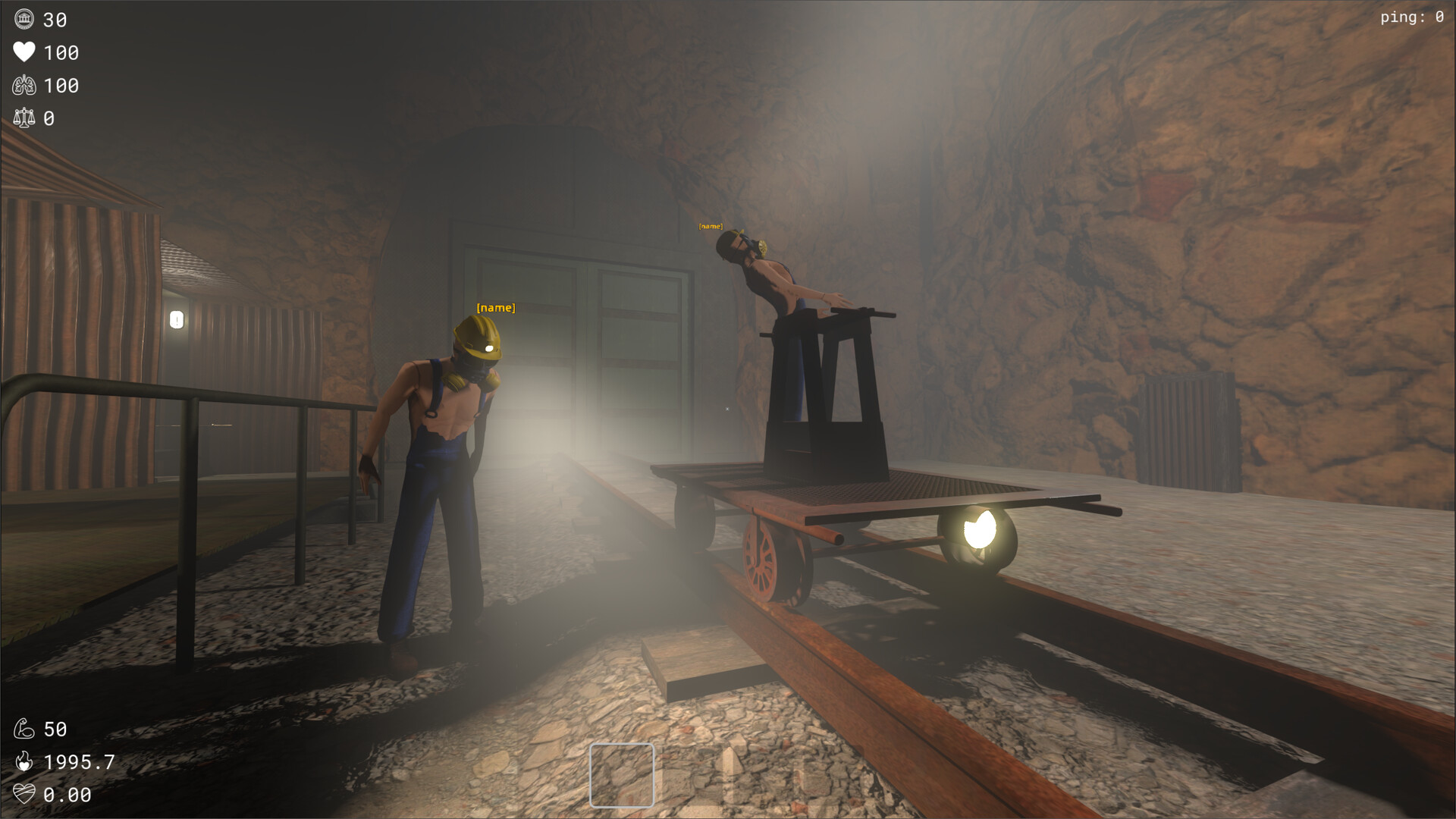Screen dimensions: 1456x819
Task: Click the calories value 1995.7
Action: pos(78,762)
